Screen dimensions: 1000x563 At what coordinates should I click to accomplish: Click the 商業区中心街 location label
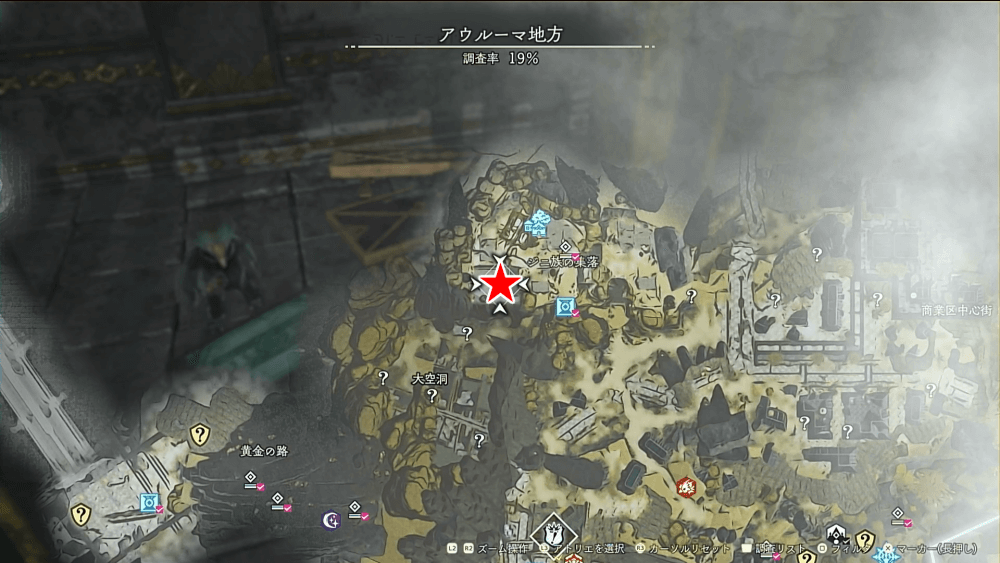click(958, 311)
